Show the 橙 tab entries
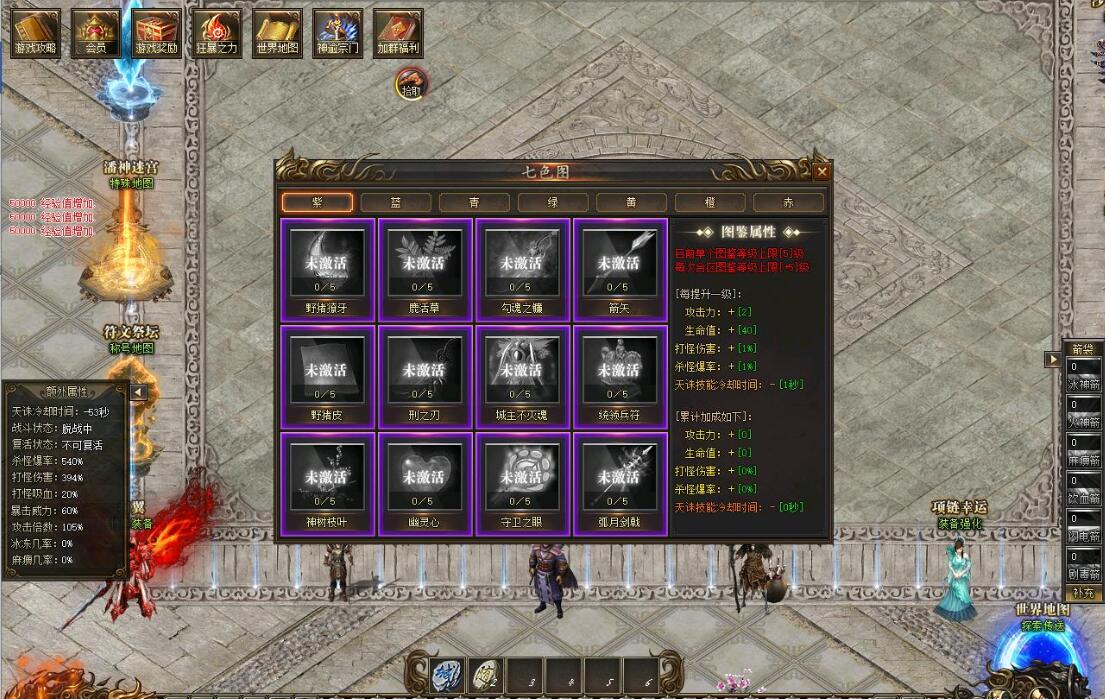Screen dimensions: 1105x699 point(710,202)
